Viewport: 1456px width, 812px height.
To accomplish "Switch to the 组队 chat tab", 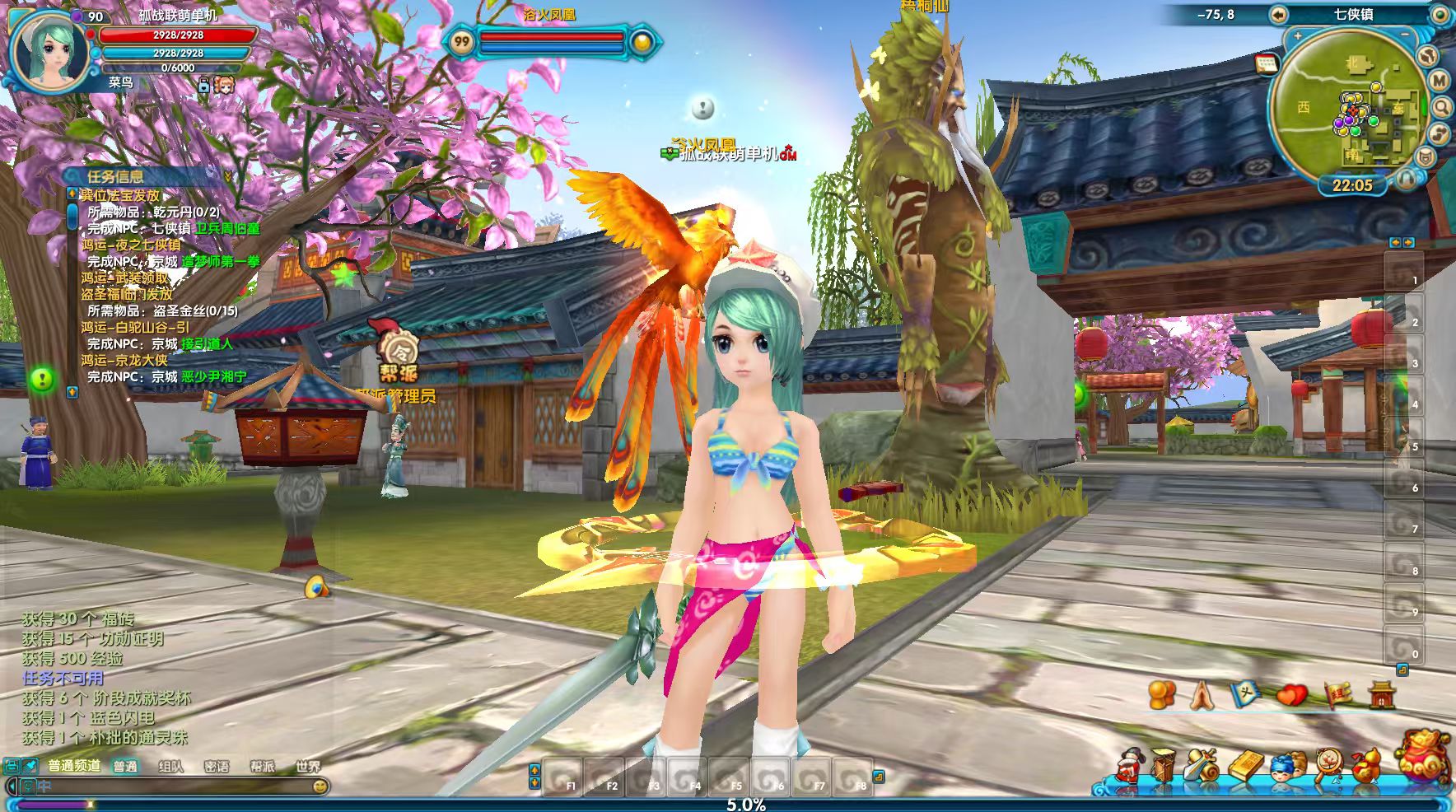I will [x=170, y=766].
